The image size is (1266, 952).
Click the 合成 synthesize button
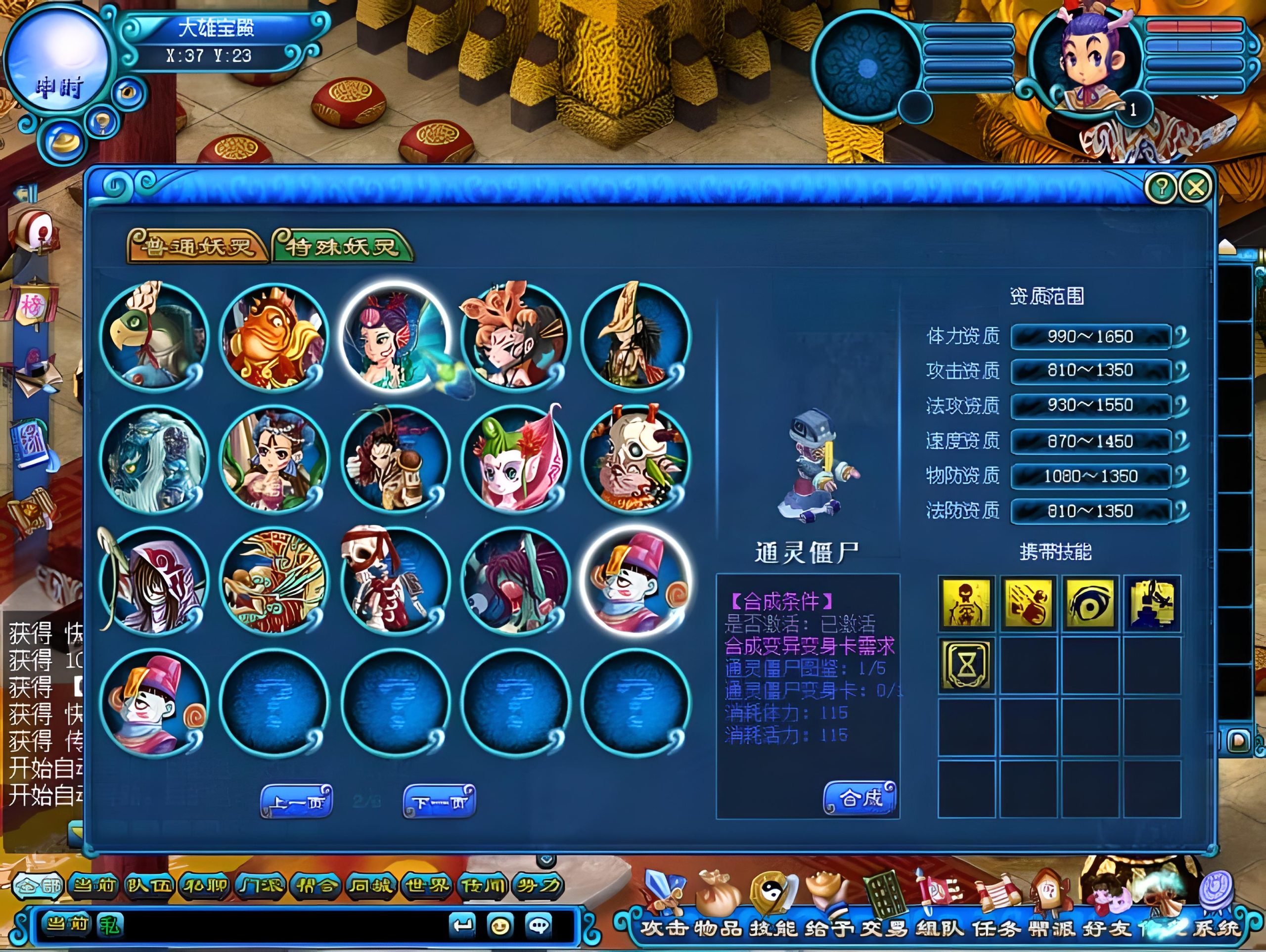point(859,797)
